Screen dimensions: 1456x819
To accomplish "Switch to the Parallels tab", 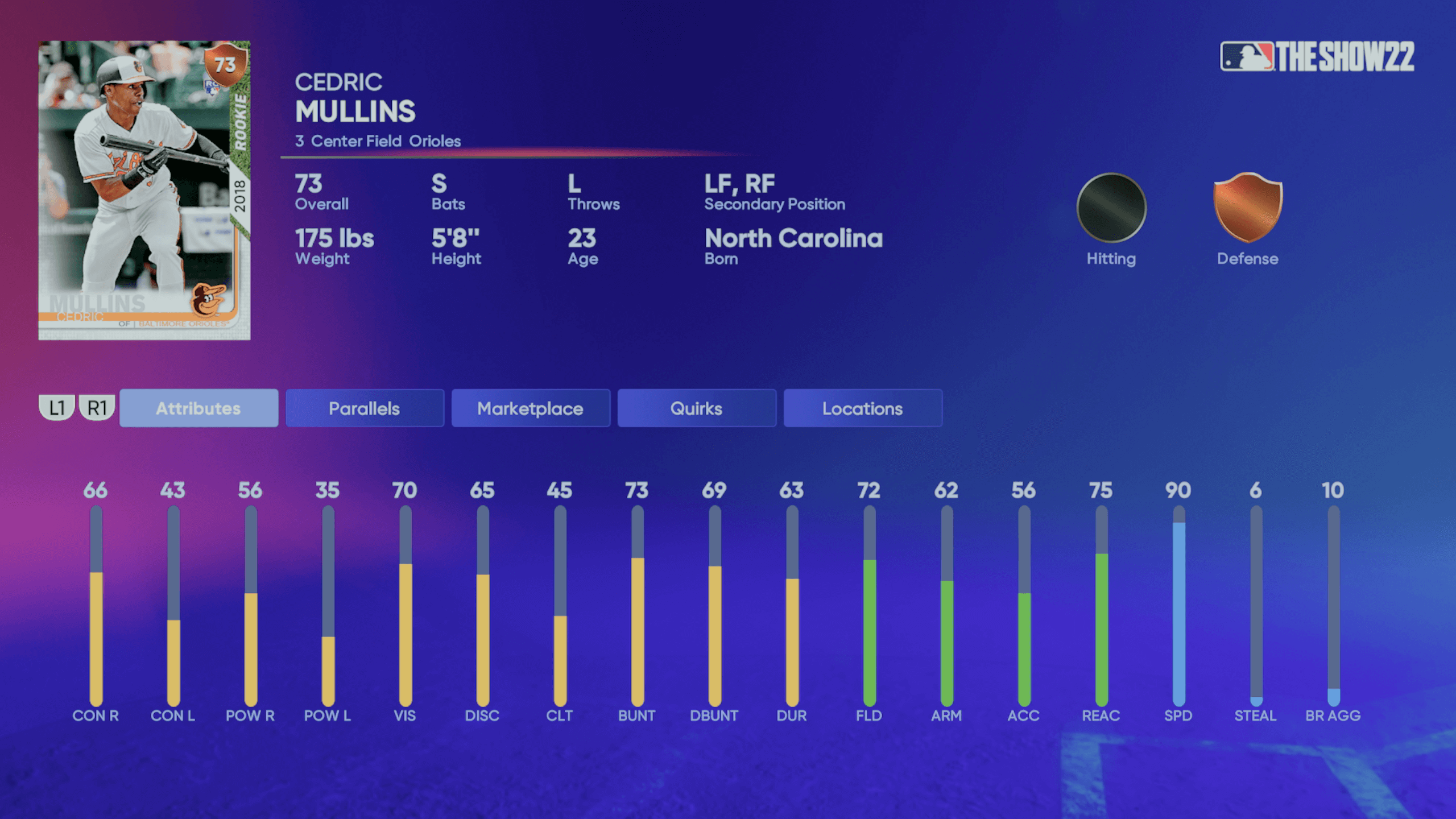I will pos(364,408).
